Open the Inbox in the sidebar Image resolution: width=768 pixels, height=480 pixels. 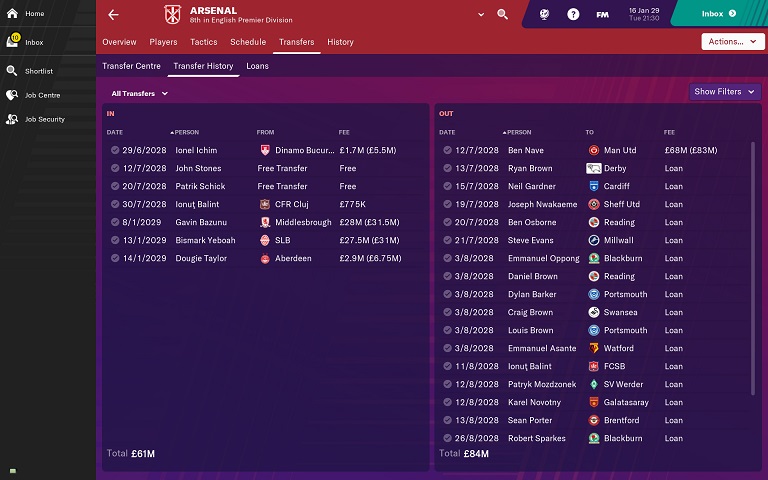pos(33,42)
